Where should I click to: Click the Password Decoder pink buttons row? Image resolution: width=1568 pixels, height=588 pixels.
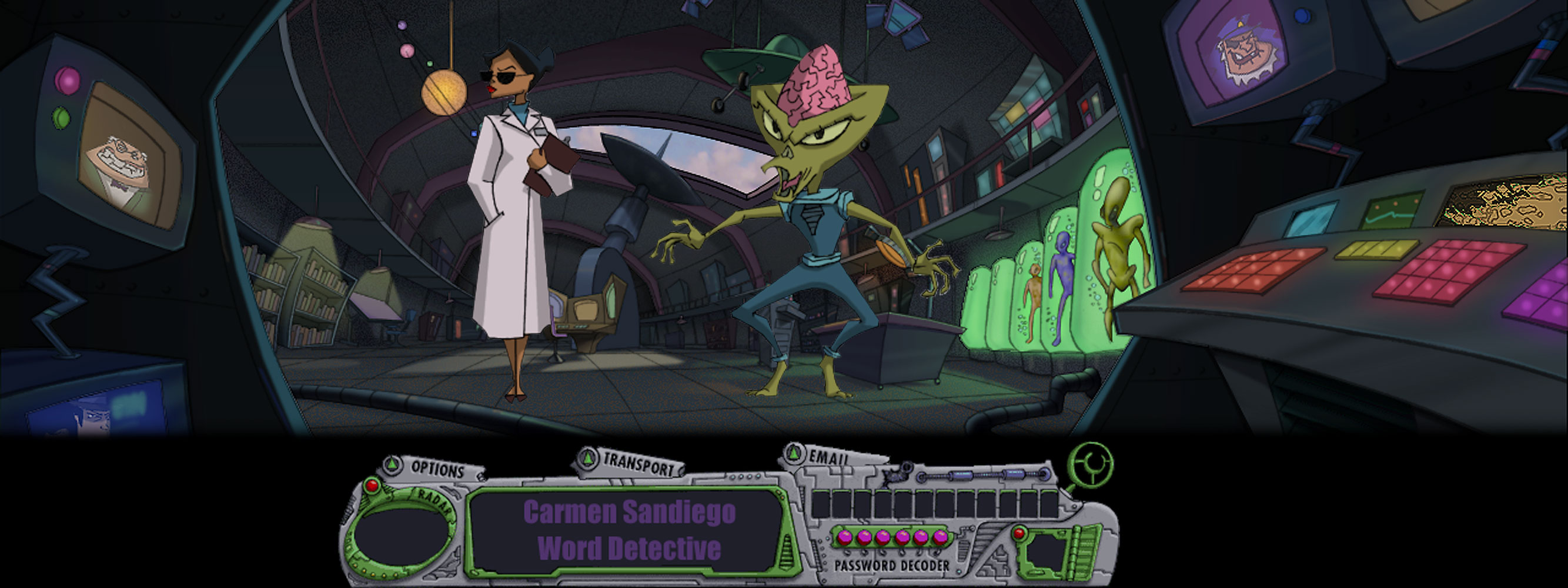click(x=892, y=537)
